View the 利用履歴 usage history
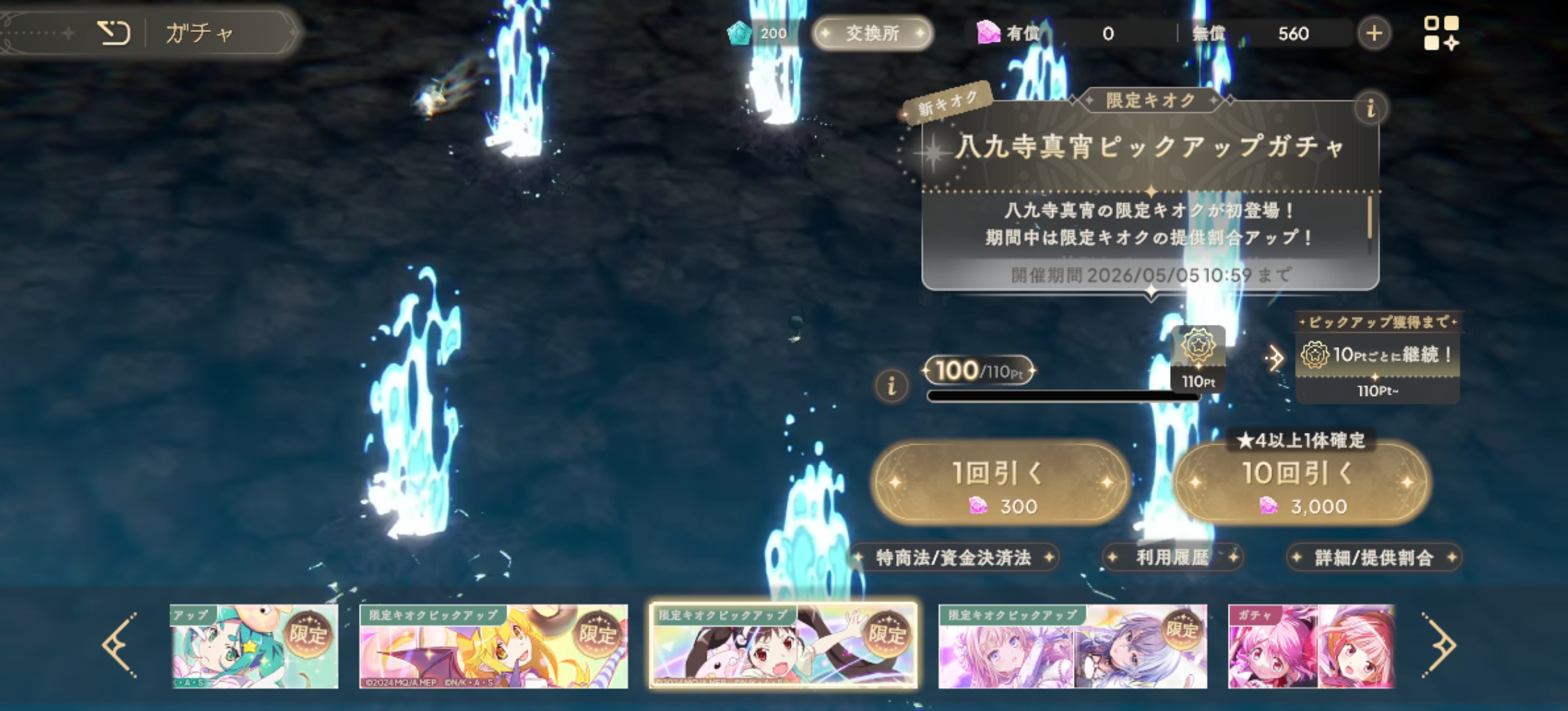Viewport: 1568px width, 711px height. click(1173, 558)
